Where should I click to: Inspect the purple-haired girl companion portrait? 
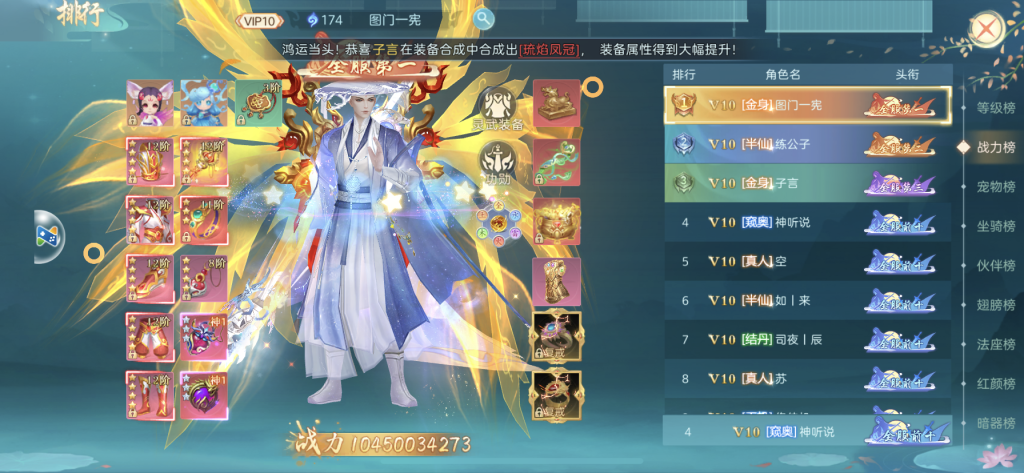click(x=148, y=103)
